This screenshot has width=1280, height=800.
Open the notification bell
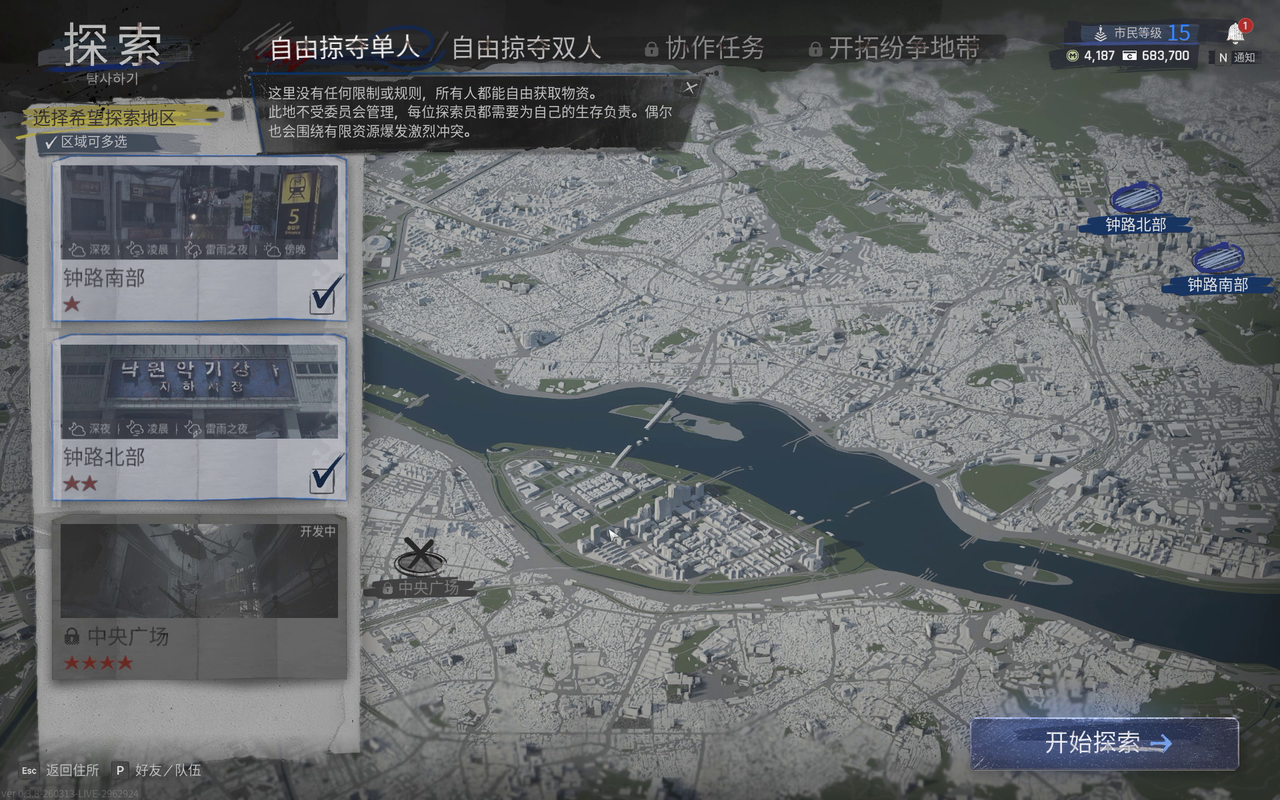[1236, 33]
